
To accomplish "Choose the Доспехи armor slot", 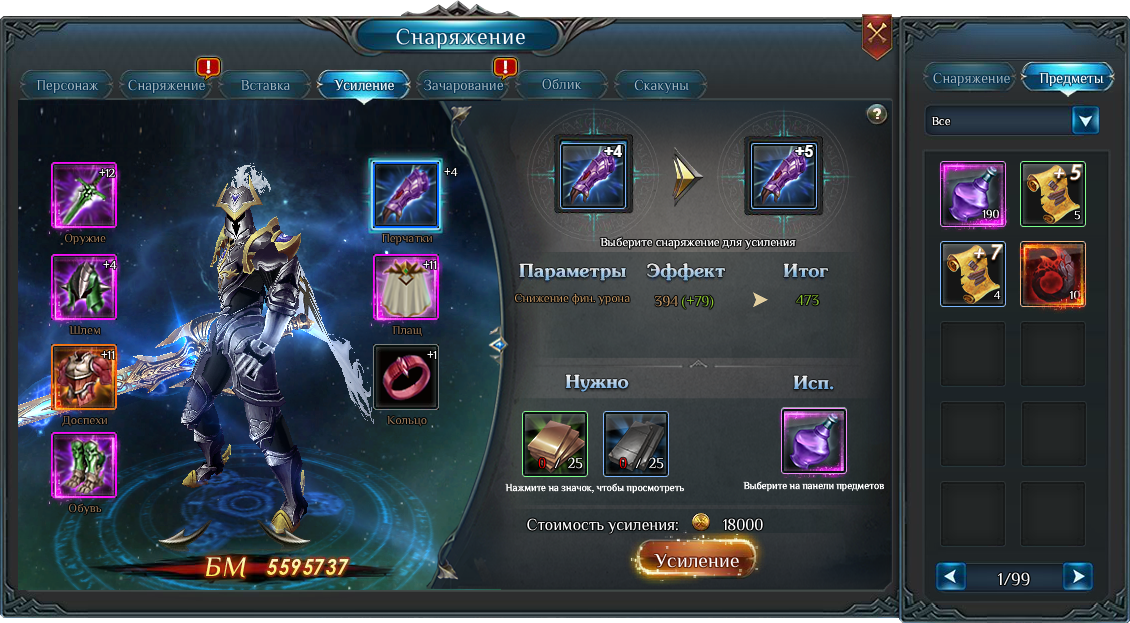I will 84,378.
